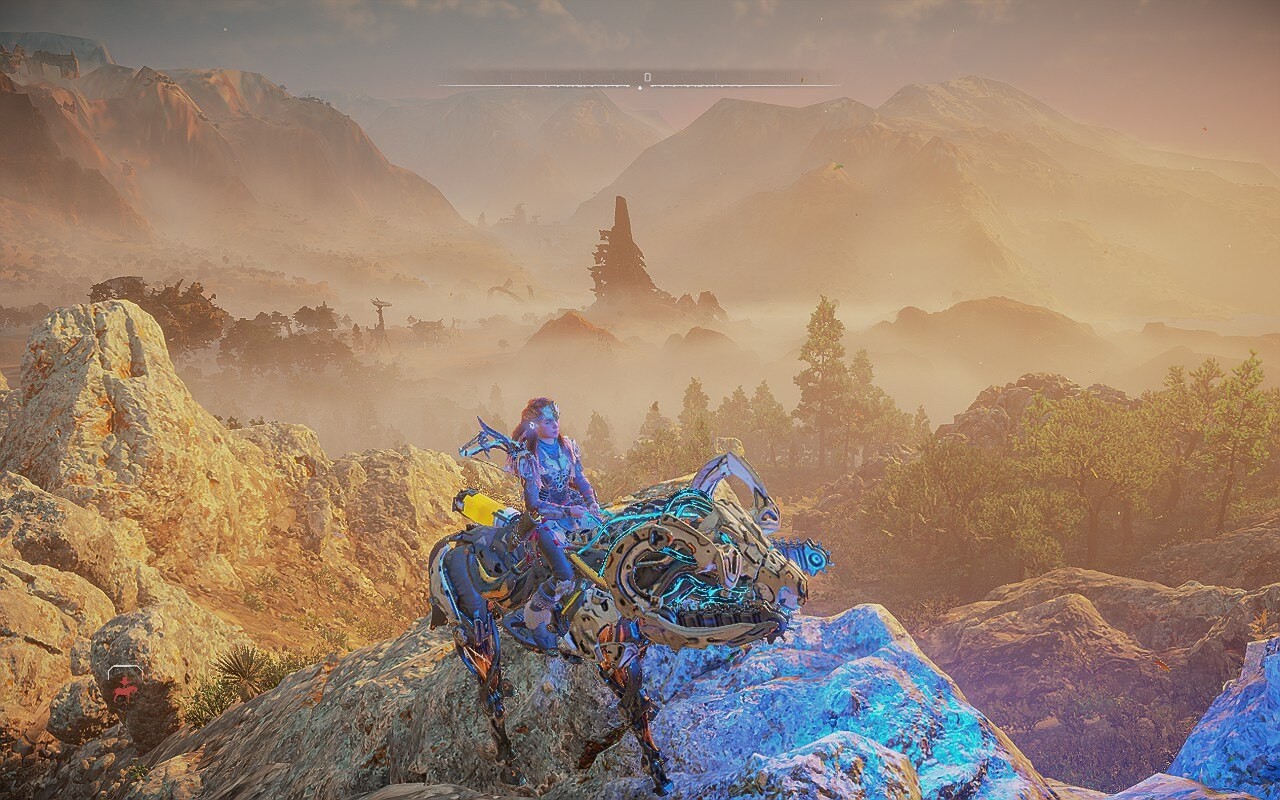Image resolution: width=1280 pixels, height=800 pixels.
Task: Click the red mount status icon
Action: [x=125, y=692]
